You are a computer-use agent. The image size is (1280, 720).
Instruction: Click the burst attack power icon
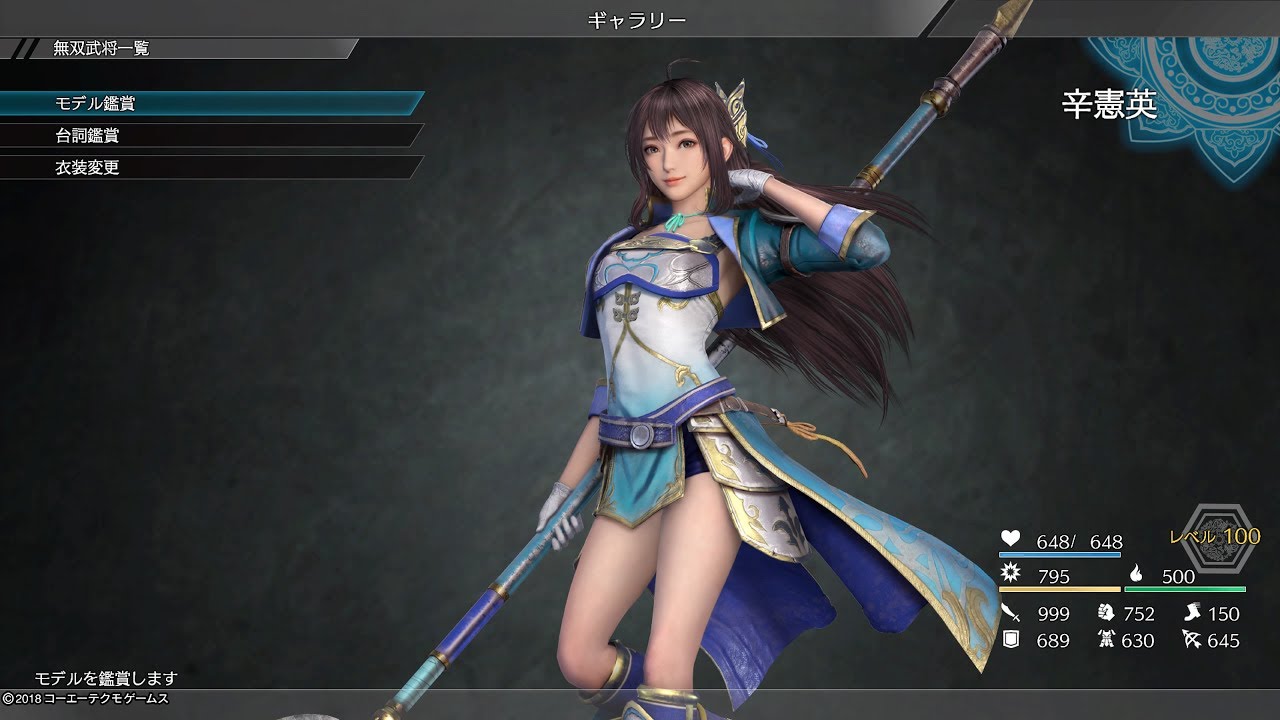click(1010, 574)
